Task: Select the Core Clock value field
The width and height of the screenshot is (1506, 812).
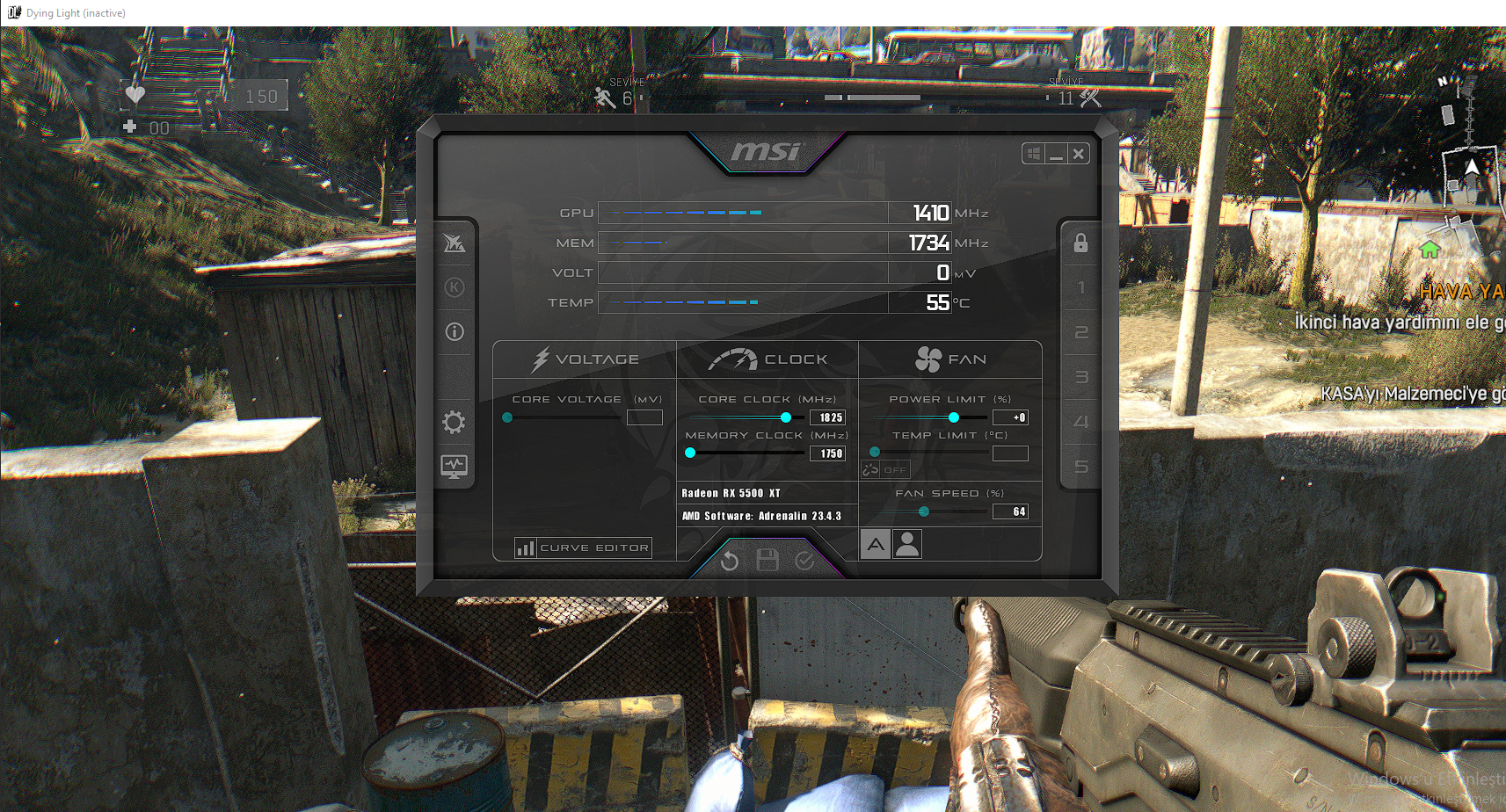Action: pos(828,417)
